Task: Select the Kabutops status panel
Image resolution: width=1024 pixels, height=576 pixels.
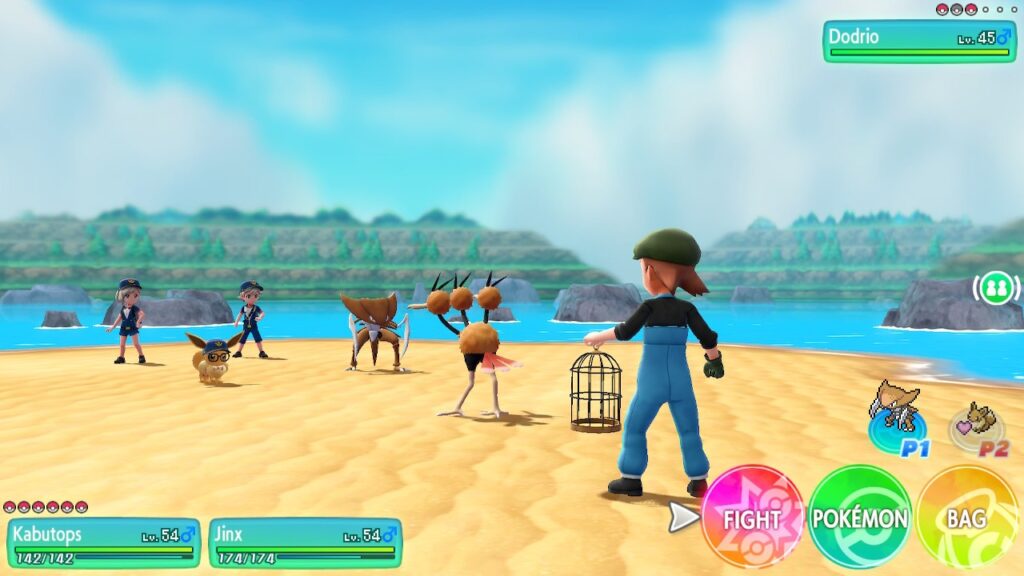Action: pos(103,543)
